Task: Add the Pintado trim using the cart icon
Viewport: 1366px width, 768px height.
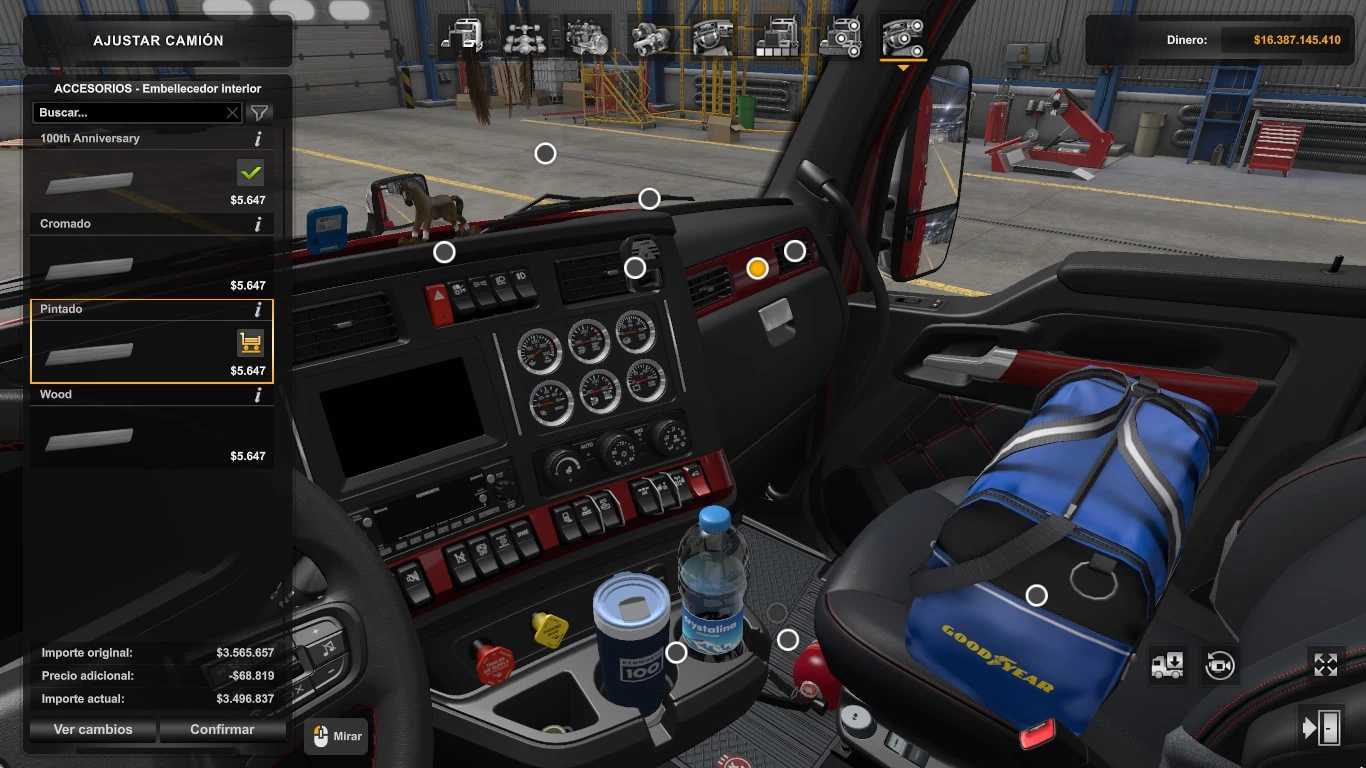Action: click(250, 343)
